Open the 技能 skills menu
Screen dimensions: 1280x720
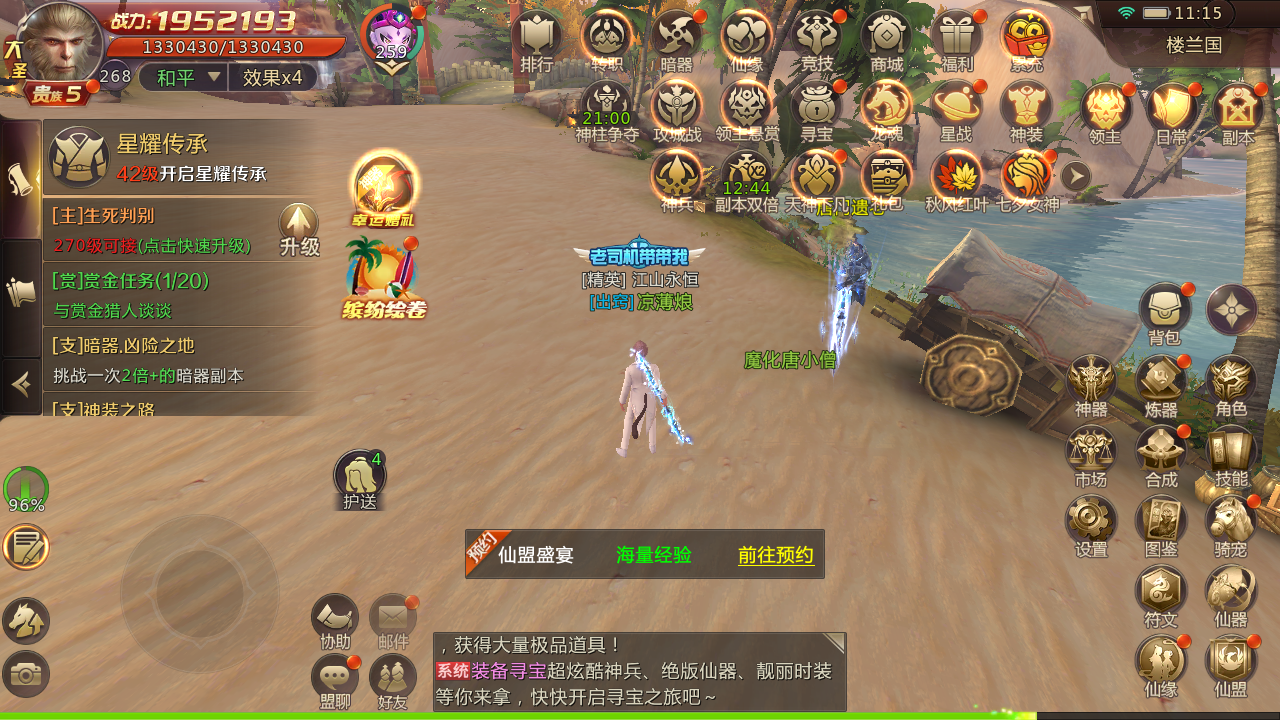point(1231,451)
